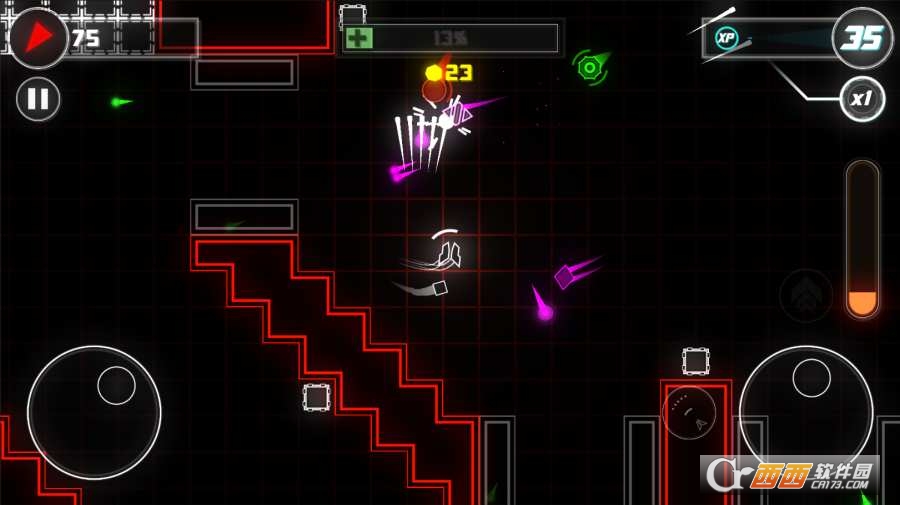Tap the red arrow ship icon
The image size is (900, 505).
tap(38, 38)
